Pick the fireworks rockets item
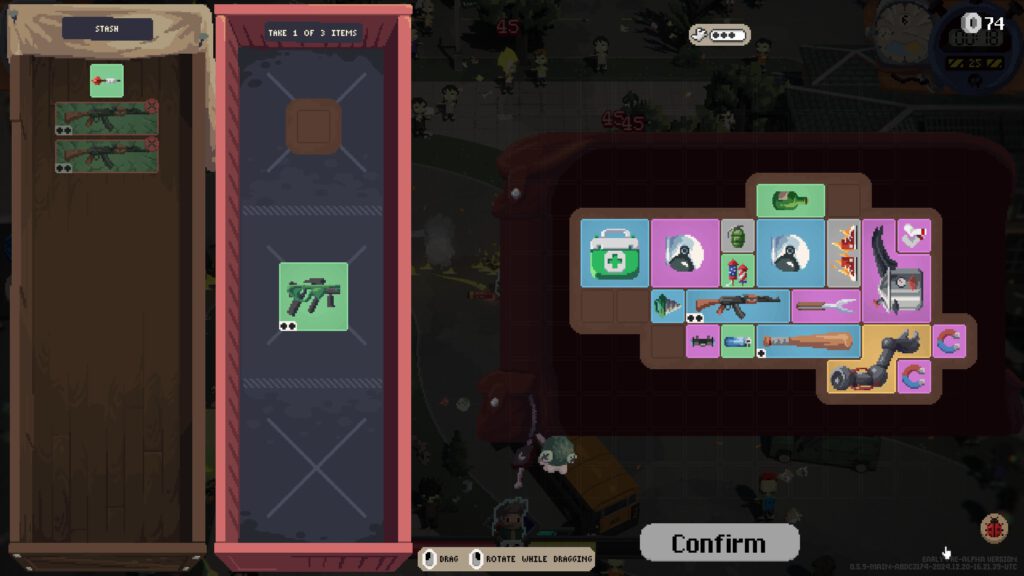This screenshot has height=576, width=1024. pyautogui.click(x=738, y=271)
